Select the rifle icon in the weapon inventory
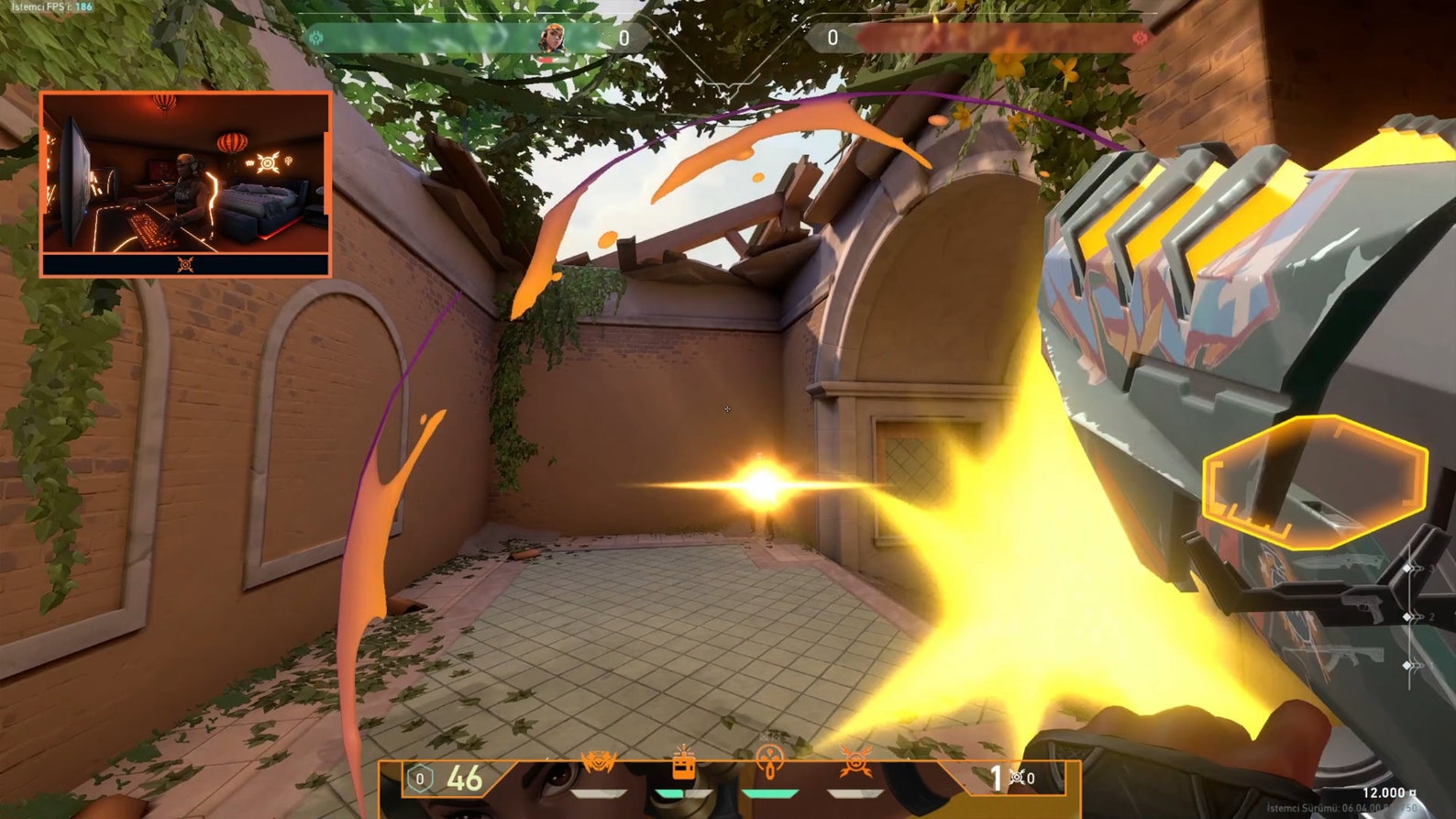 pos(1355,656)
